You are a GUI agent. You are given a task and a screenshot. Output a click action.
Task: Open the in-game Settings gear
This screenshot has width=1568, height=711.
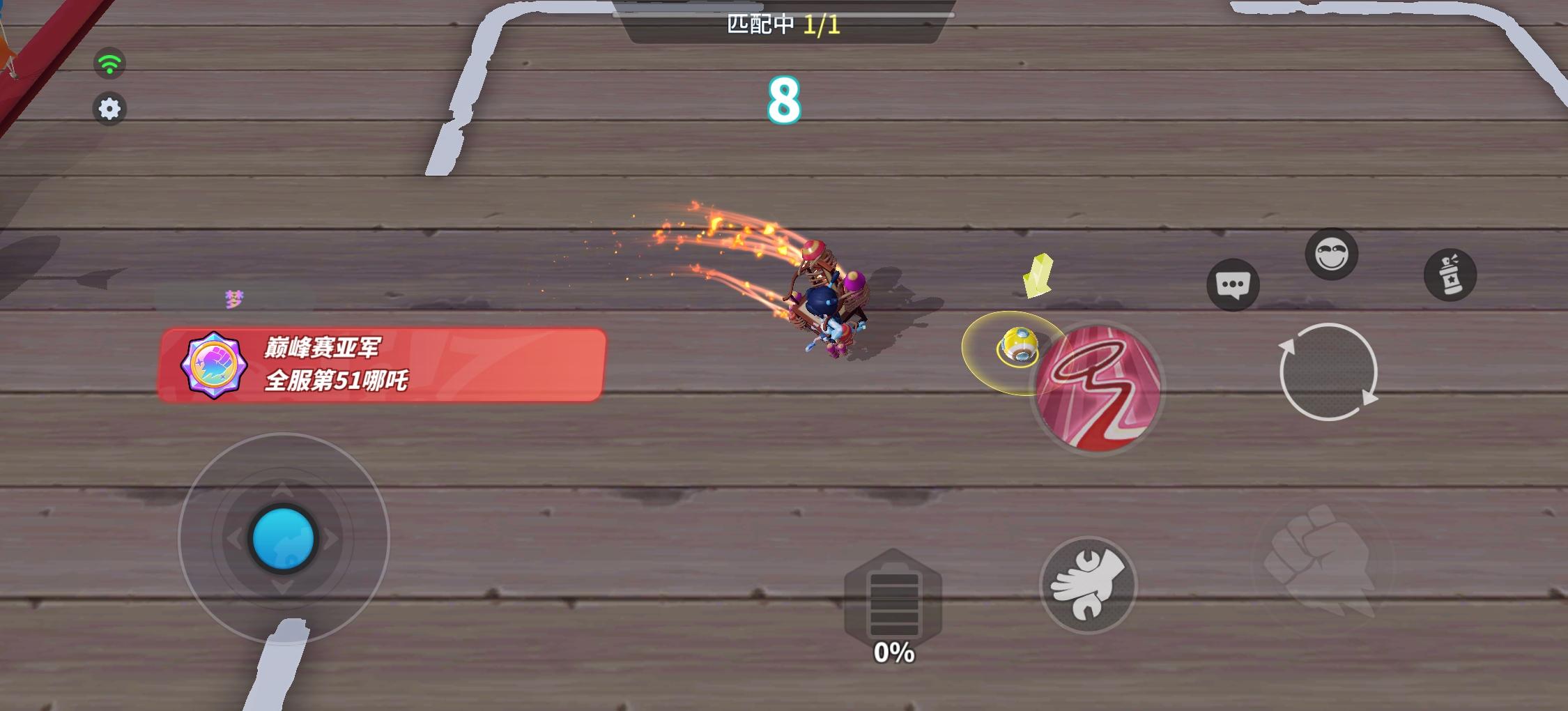[x=109, y=109]
